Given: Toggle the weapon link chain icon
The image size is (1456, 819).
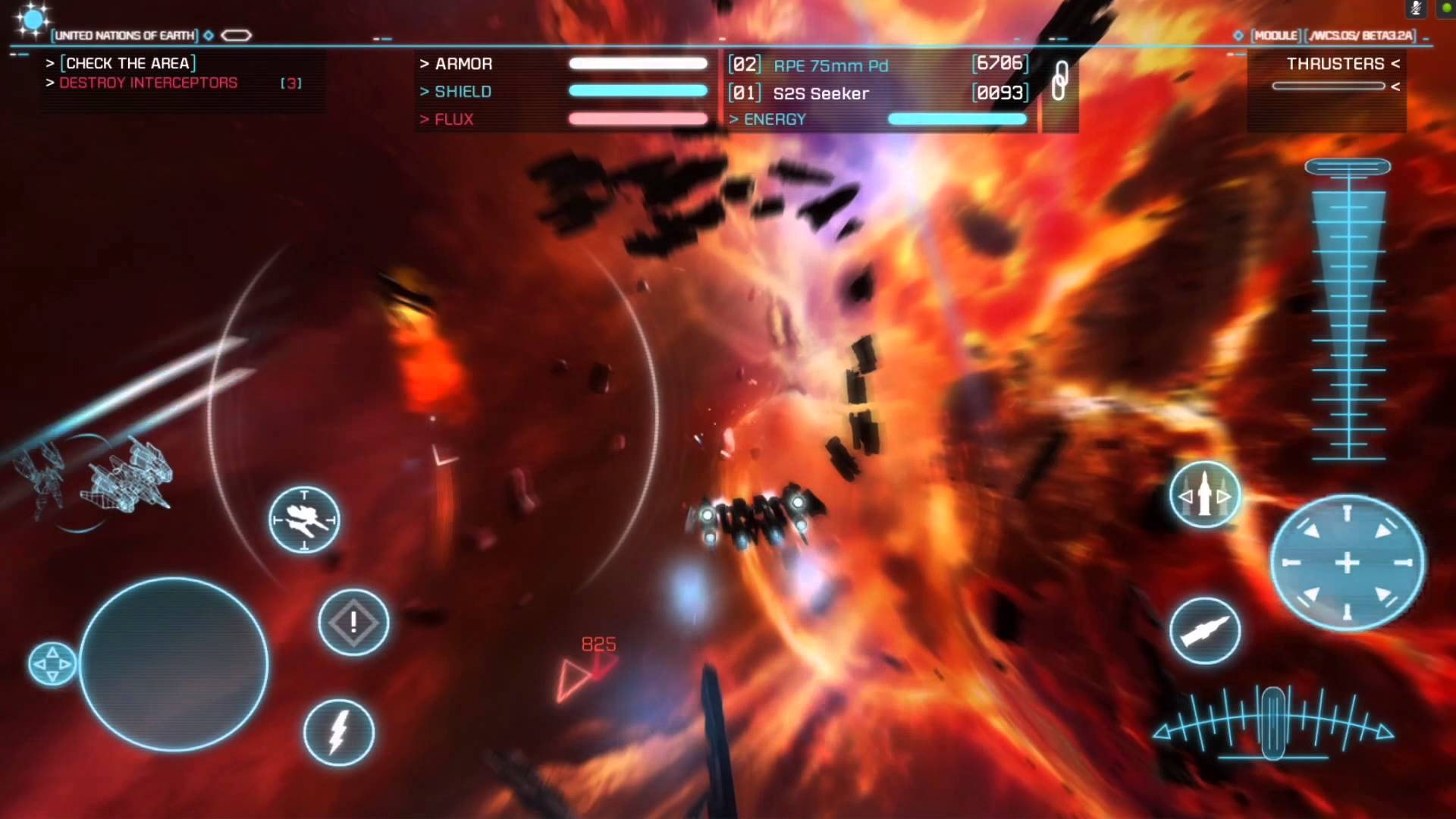Looking at the screenshot, I should coord(1060,80).
